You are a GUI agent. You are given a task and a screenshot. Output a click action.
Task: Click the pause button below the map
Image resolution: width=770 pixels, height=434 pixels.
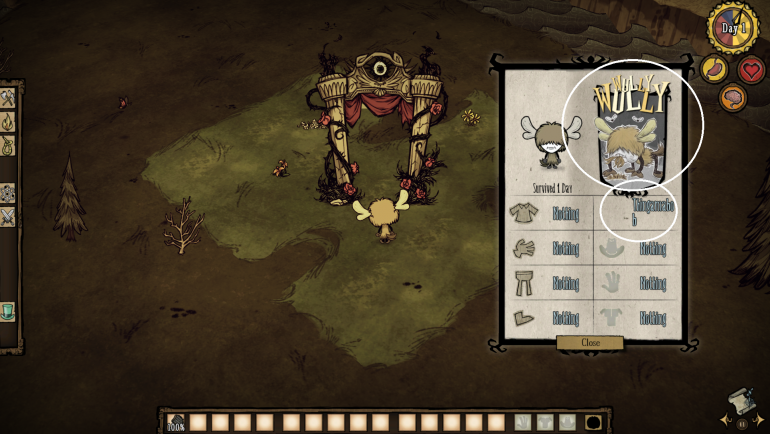(x=741, y=423)
